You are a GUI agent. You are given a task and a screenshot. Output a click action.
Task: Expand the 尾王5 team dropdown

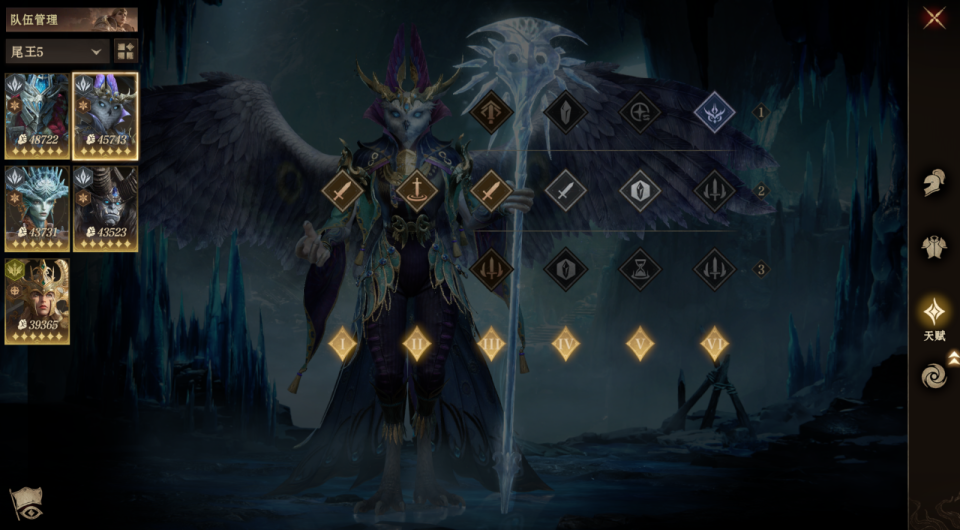[x=57, y=51]
